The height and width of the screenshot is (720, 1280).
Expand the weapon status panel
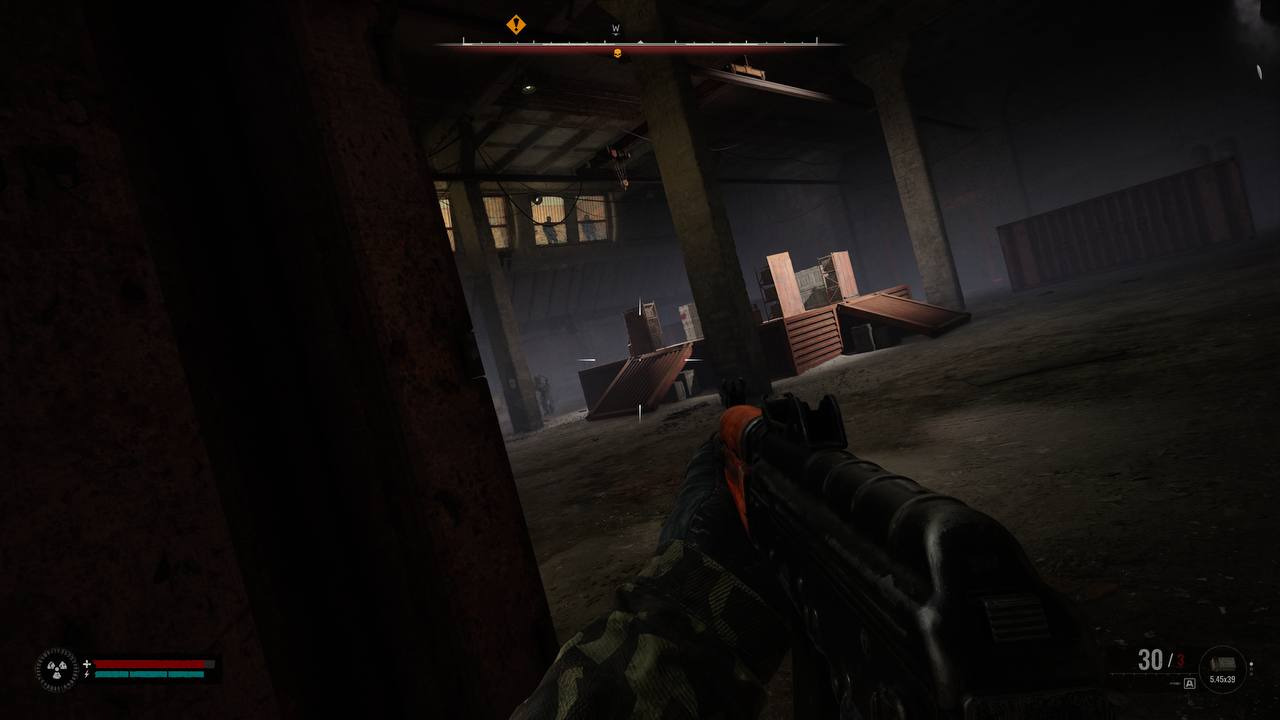pos(1185,668)
